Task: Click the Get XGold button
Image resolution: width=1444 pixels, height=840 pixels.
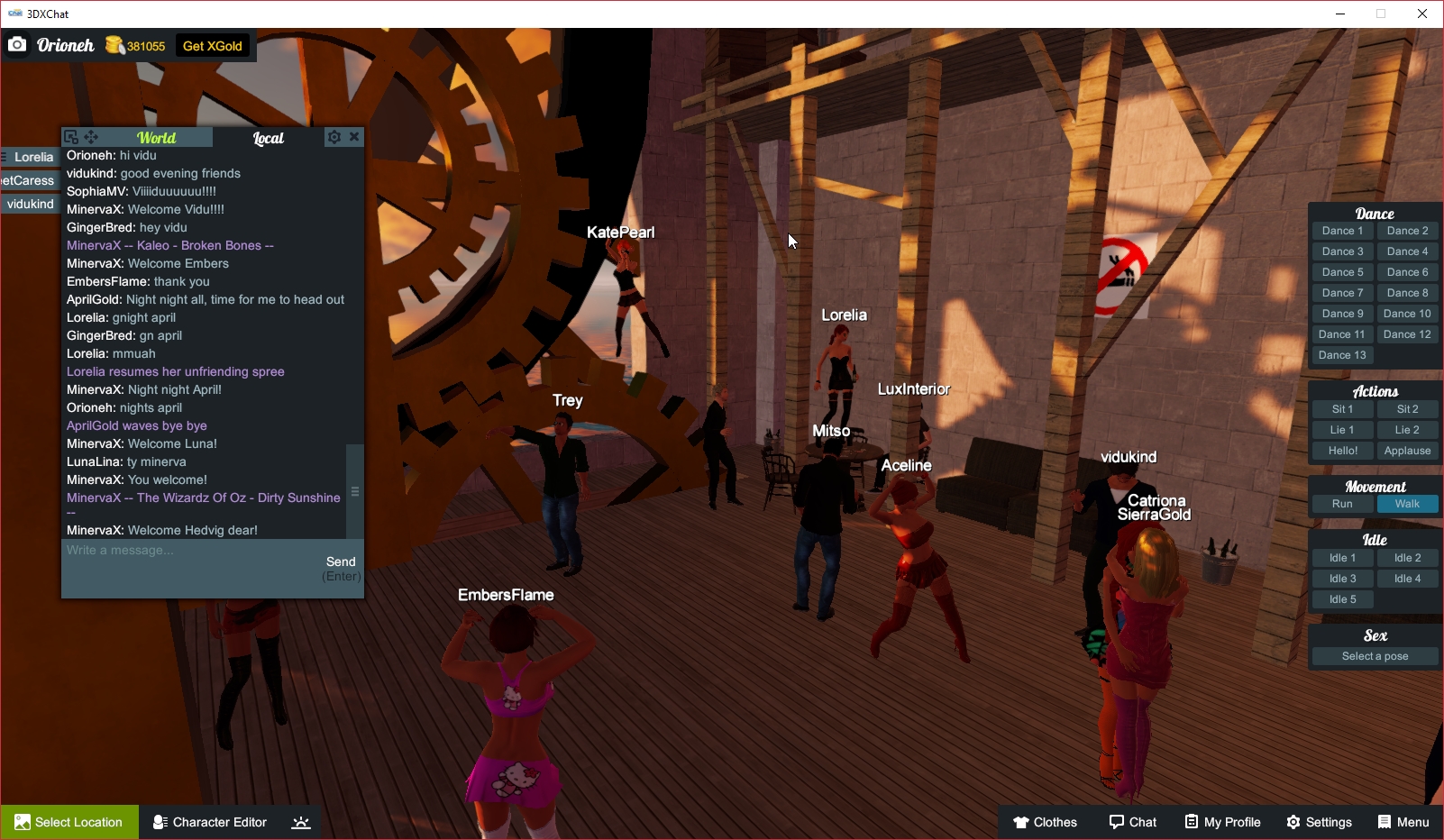Action: 212,44
